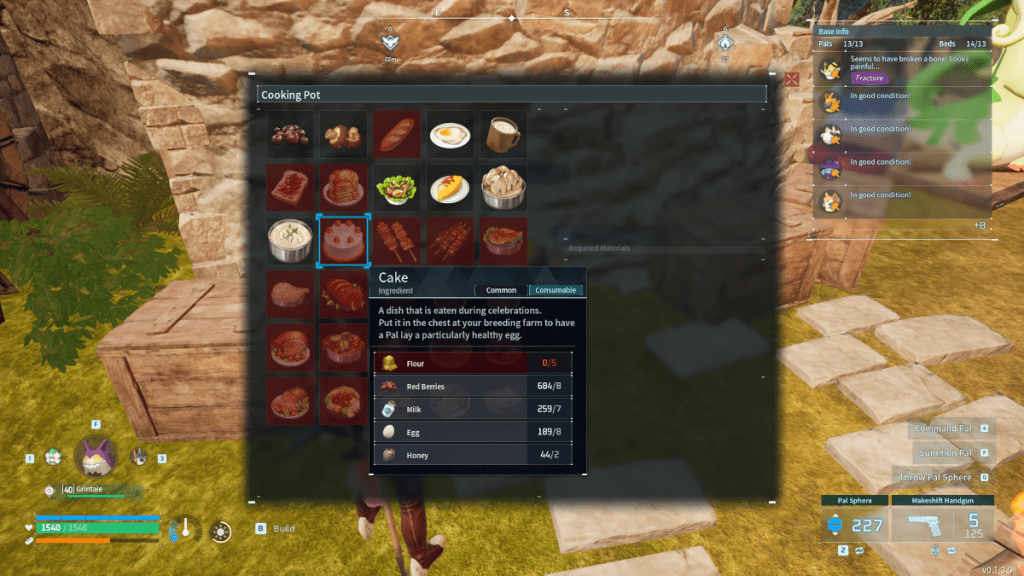
Task: Pick the salad bowl recipe
Action: click(x=397, y=187)
